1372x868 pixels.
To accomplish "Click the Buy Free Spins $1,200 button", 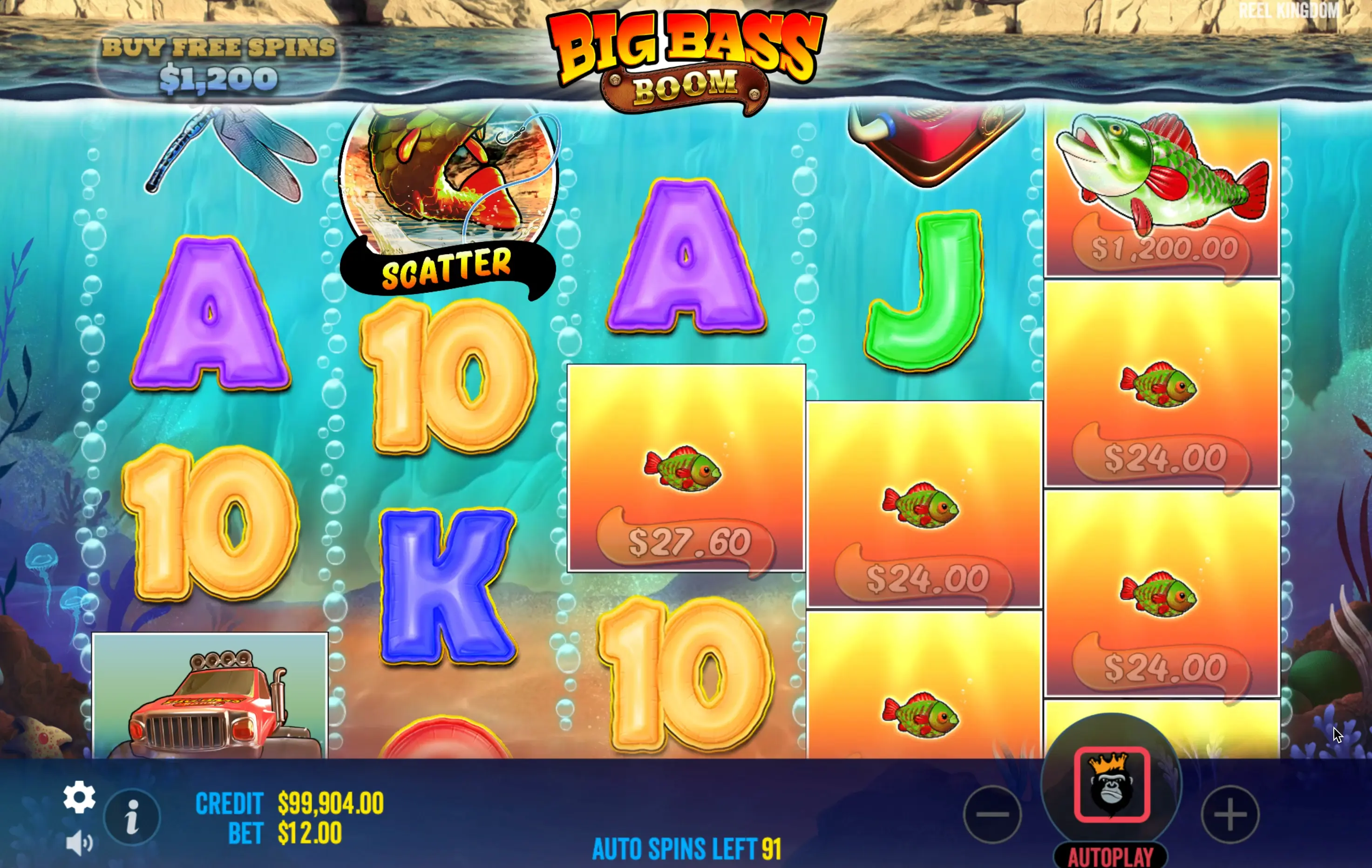I will 219,64.
